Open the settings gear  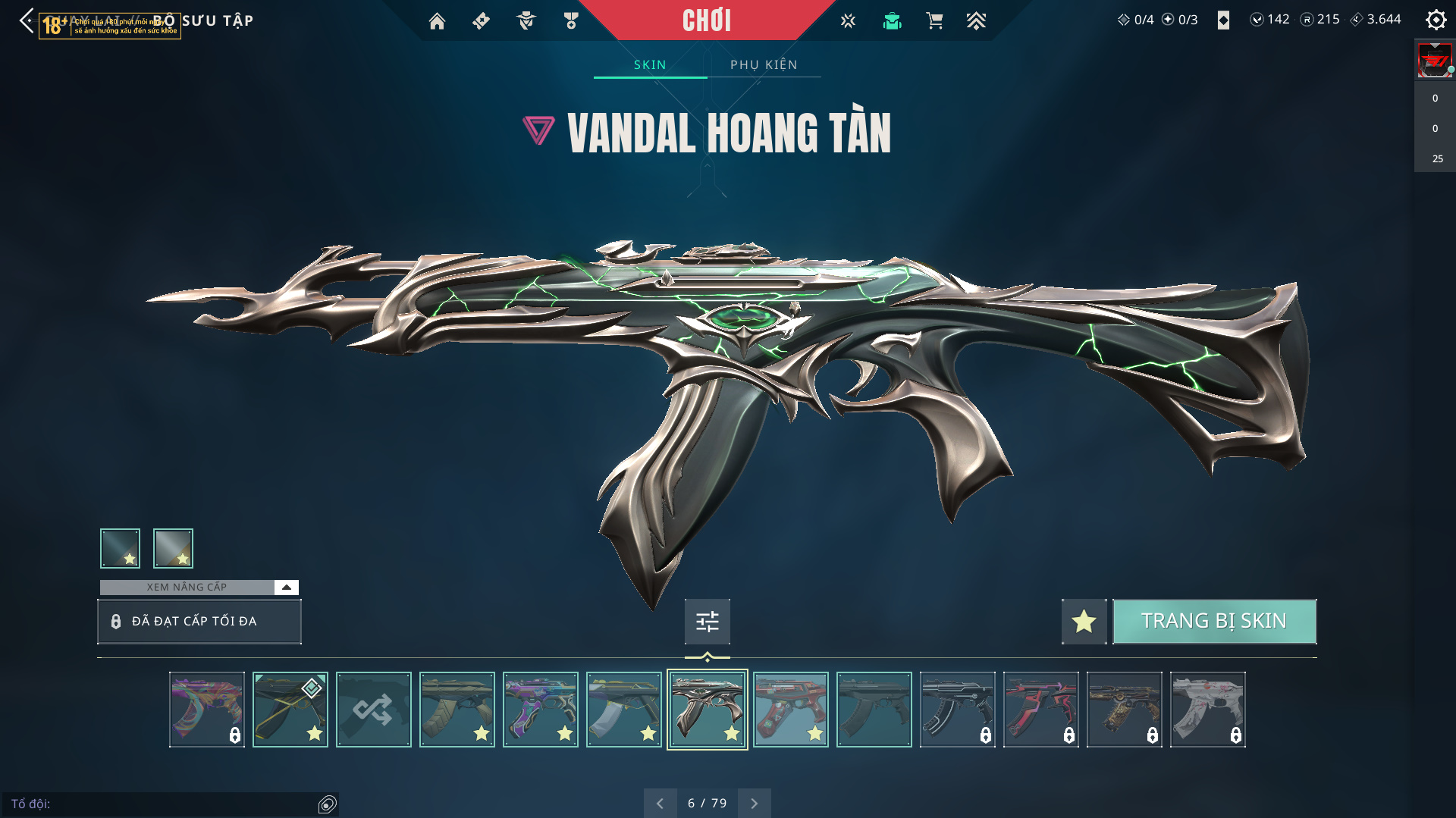click(x=1436, y=20)
